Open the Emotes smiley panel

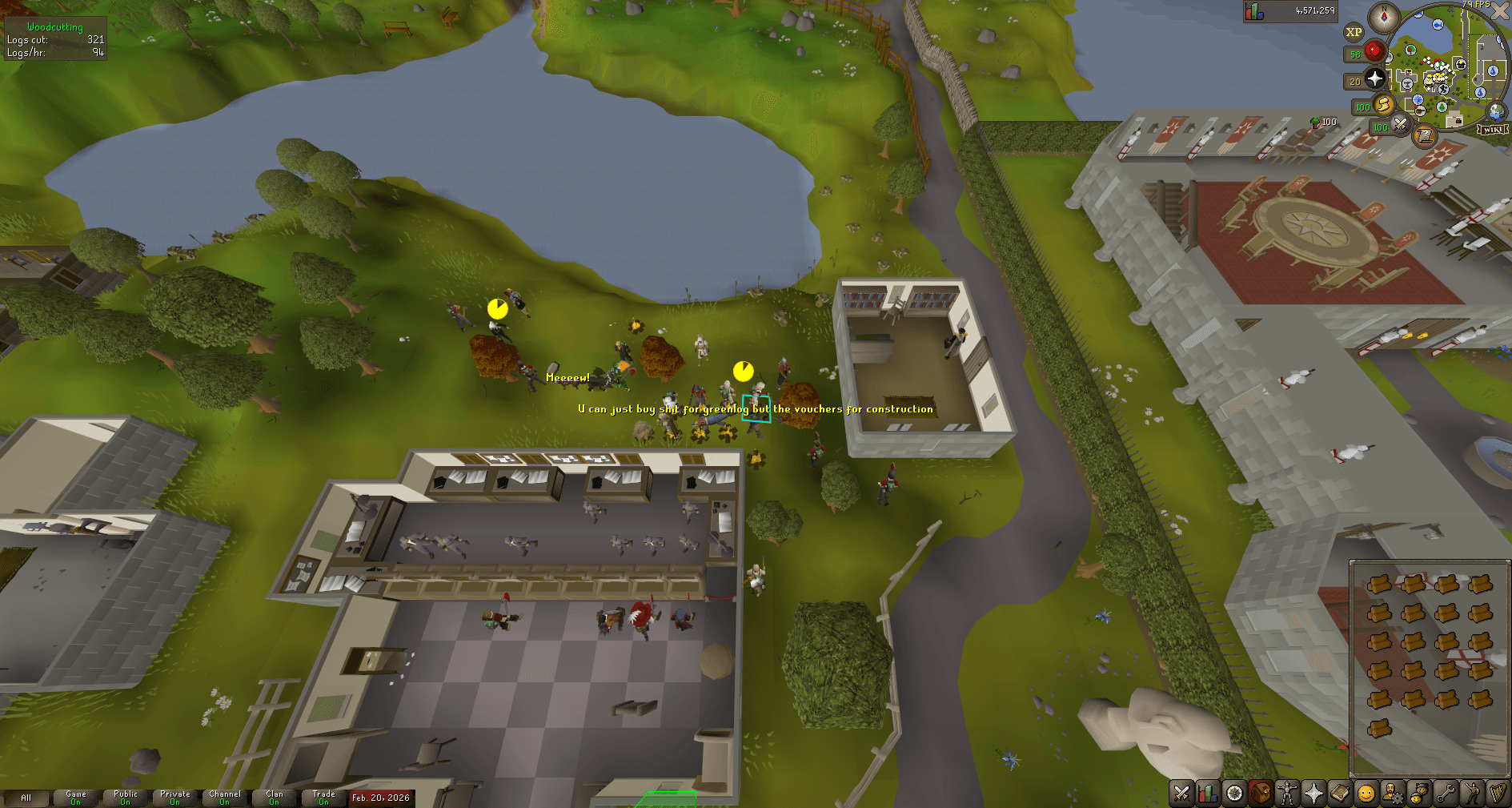pyautogui.click(x=1471, y=794)
